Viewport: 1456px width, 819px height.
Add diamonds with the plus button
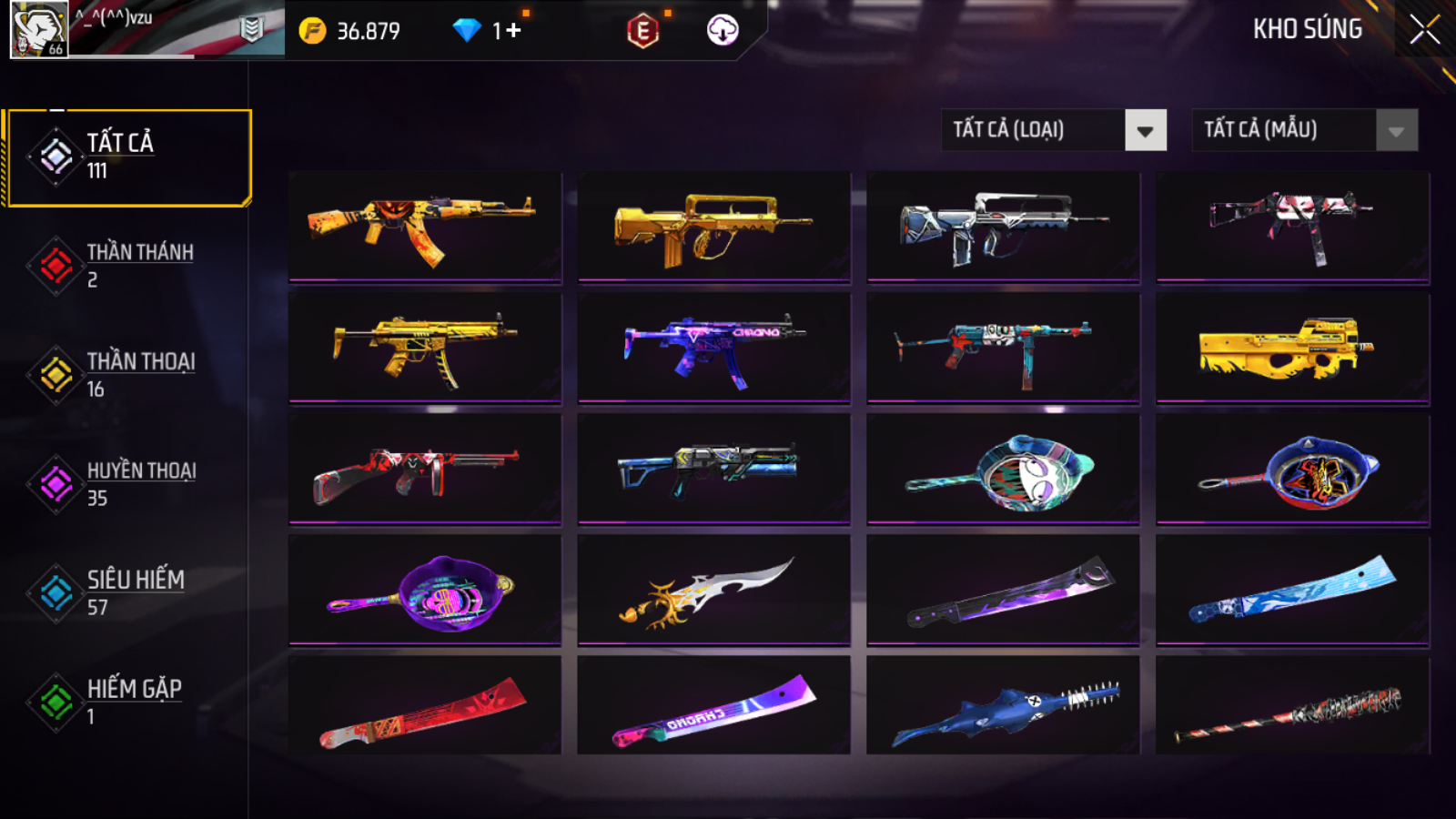513,31
